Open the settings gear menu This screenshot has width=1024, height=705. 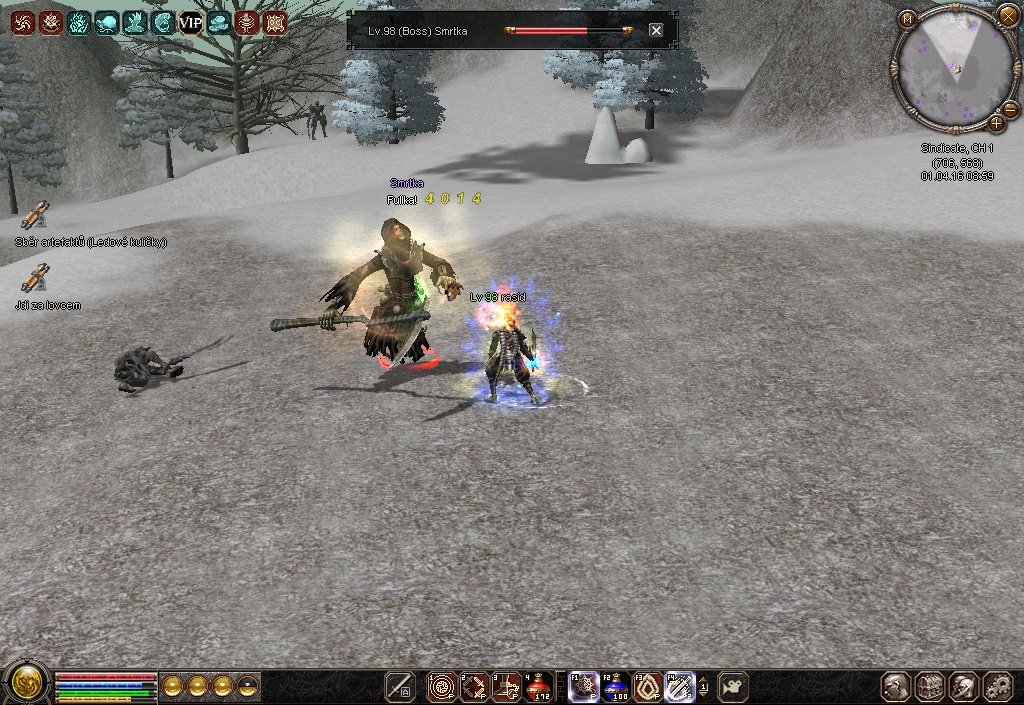coord(998,686)
